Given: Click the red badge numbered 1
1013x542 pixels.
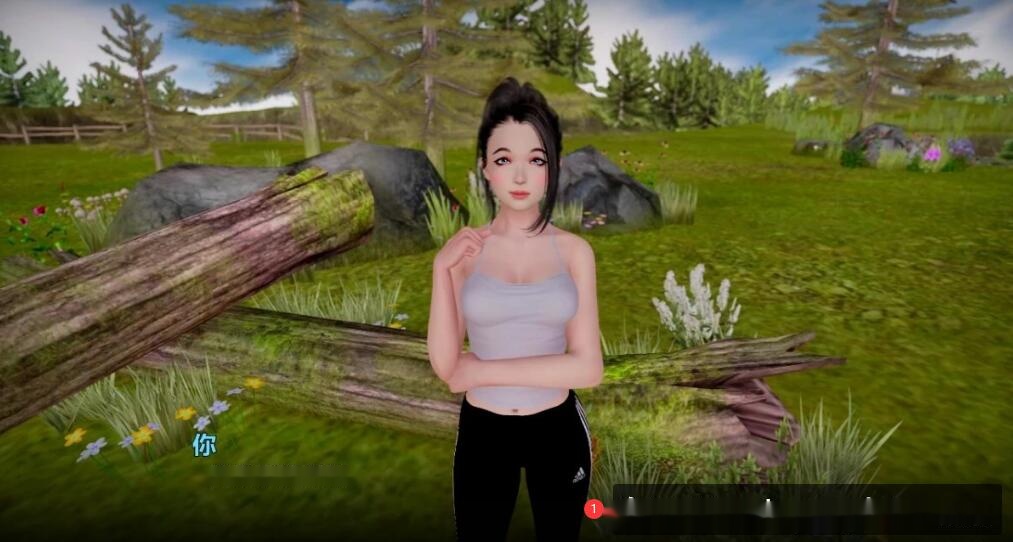Looking at the screenshot, I should (593, 509).
